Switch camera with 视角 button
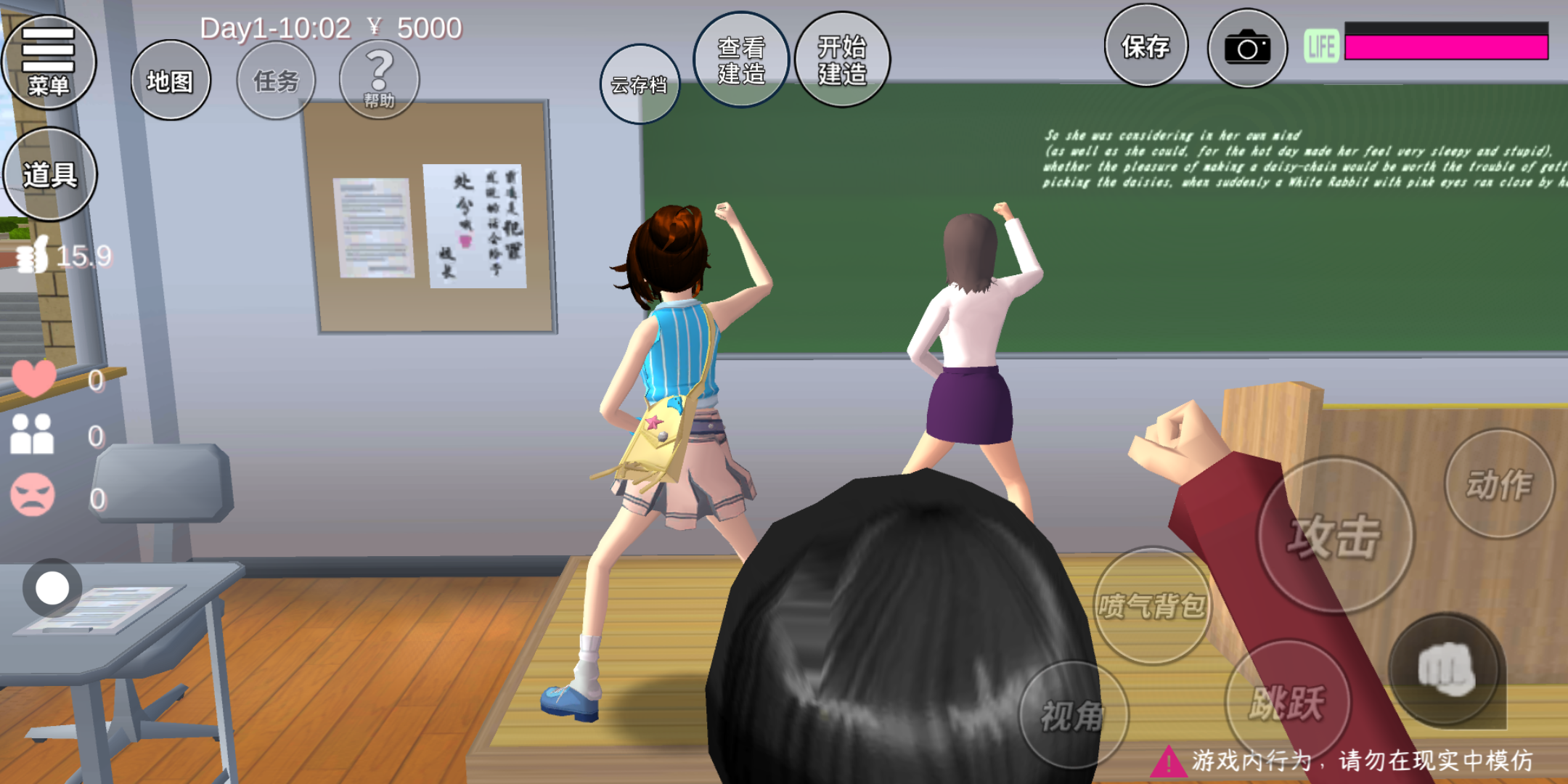 pyautogui.click(x=1073, y=716)
